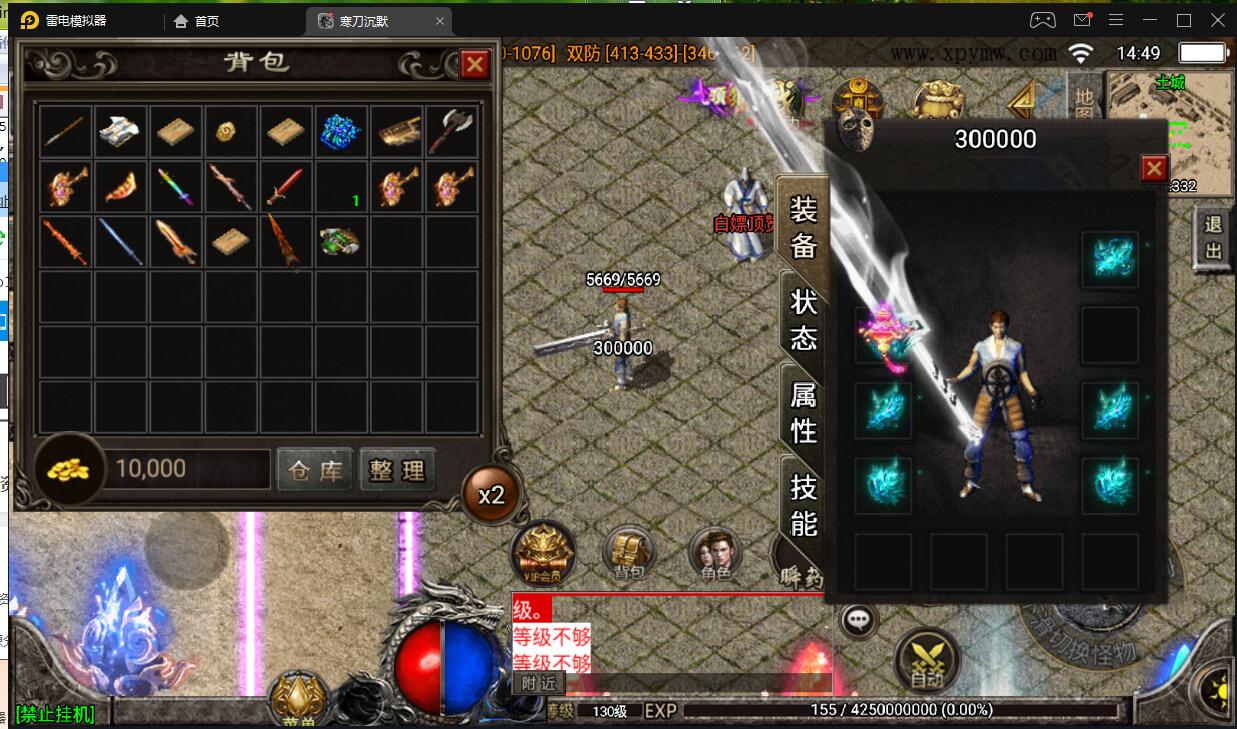This screenshot has width=1237, height=729.
Task: Choose the gold spiral coin item
Action: click(231, 131)
